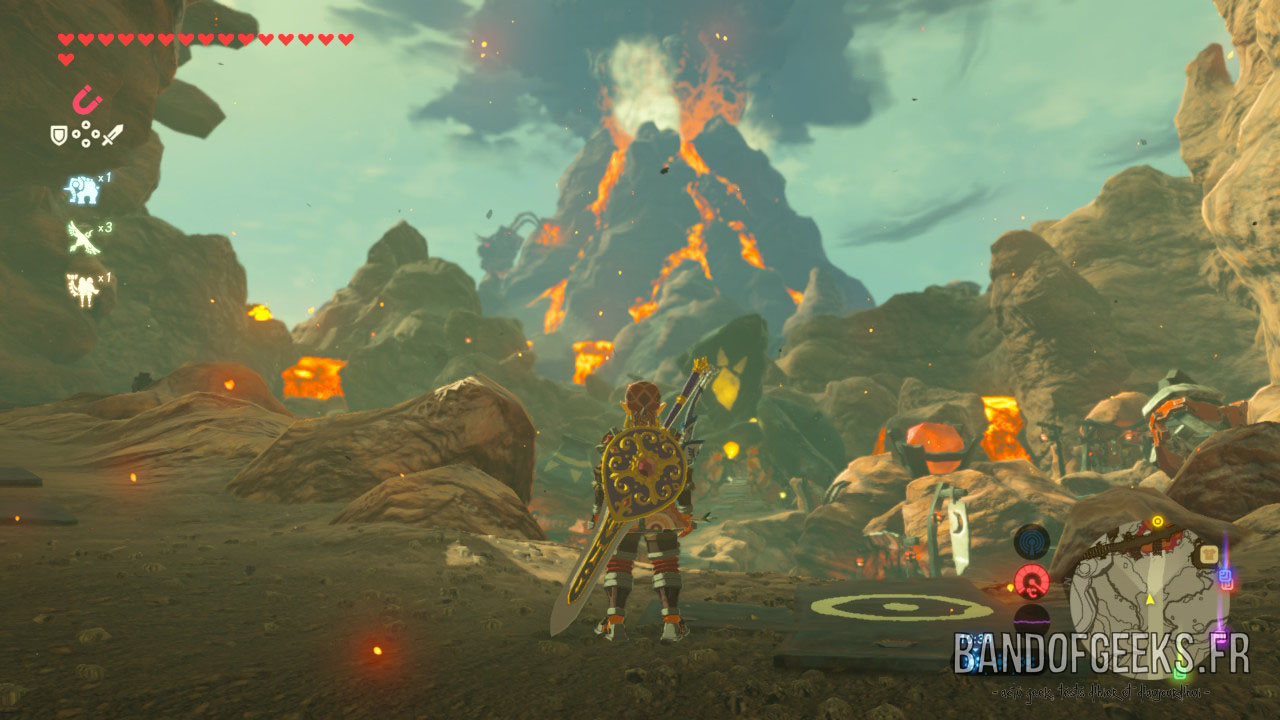Open the Bandofgeeks.fr watermark link

pyautogui.click(x=1101, y=653)
